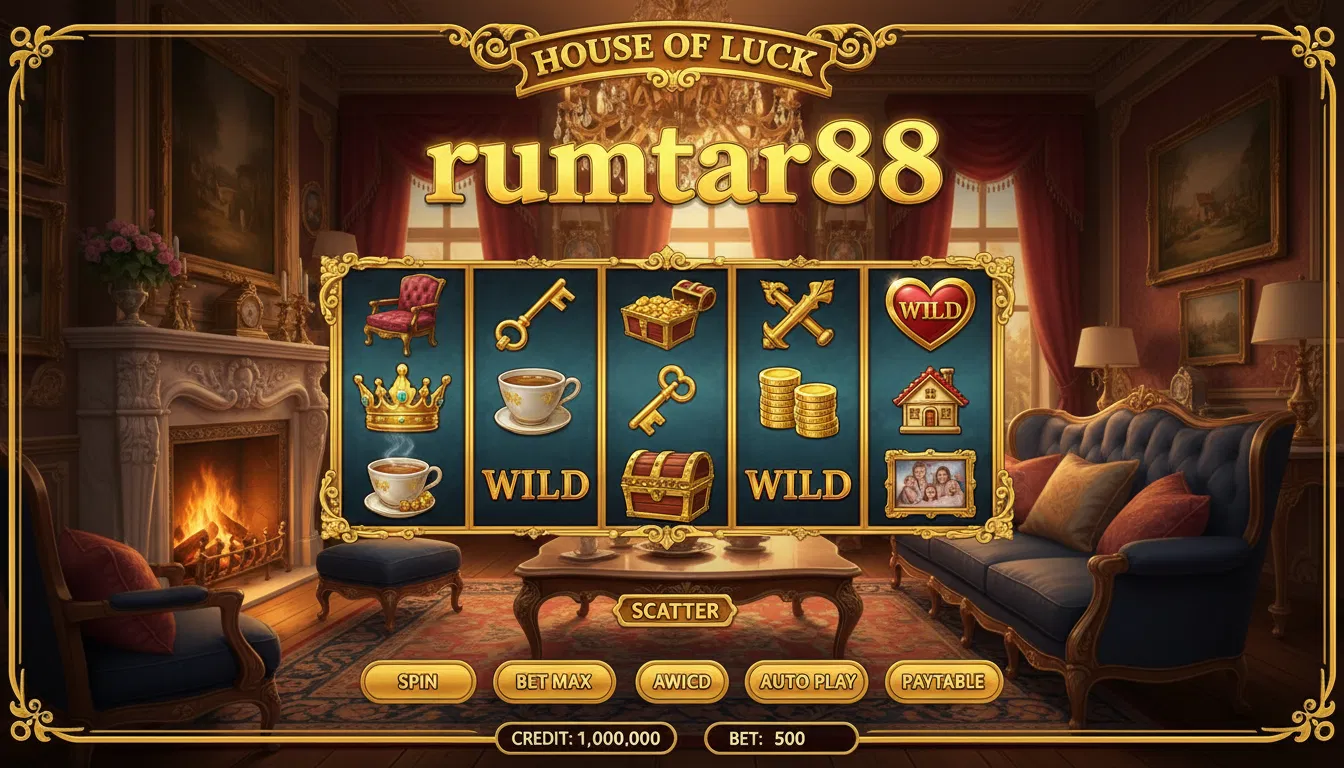The height and width of the screenshot is (768, 1344).
Task: Open the PAYTABLE
Action: [x=943, y=682]
